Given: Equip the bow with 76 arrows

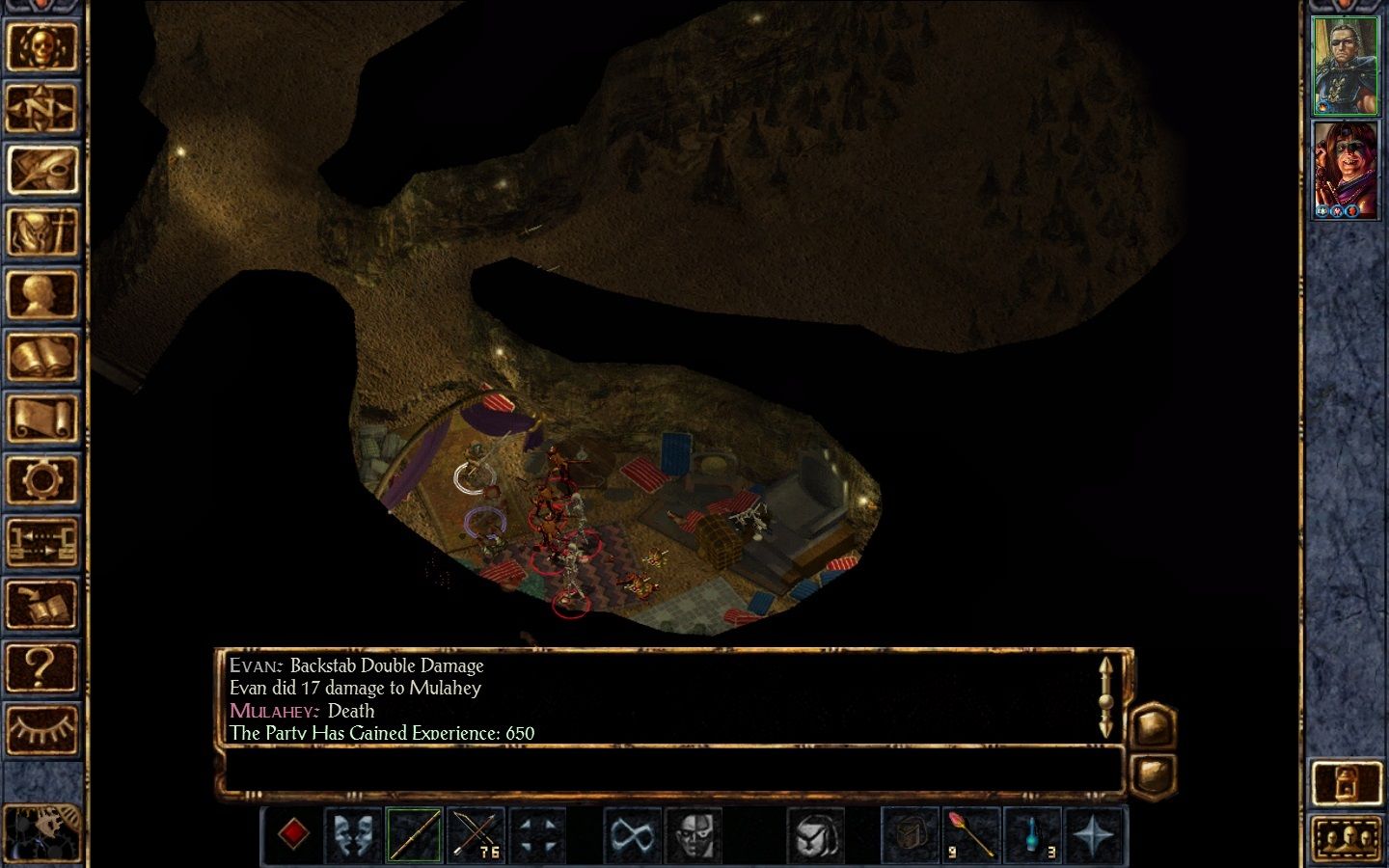Looking at the screenshot, I should click(477, 833).
